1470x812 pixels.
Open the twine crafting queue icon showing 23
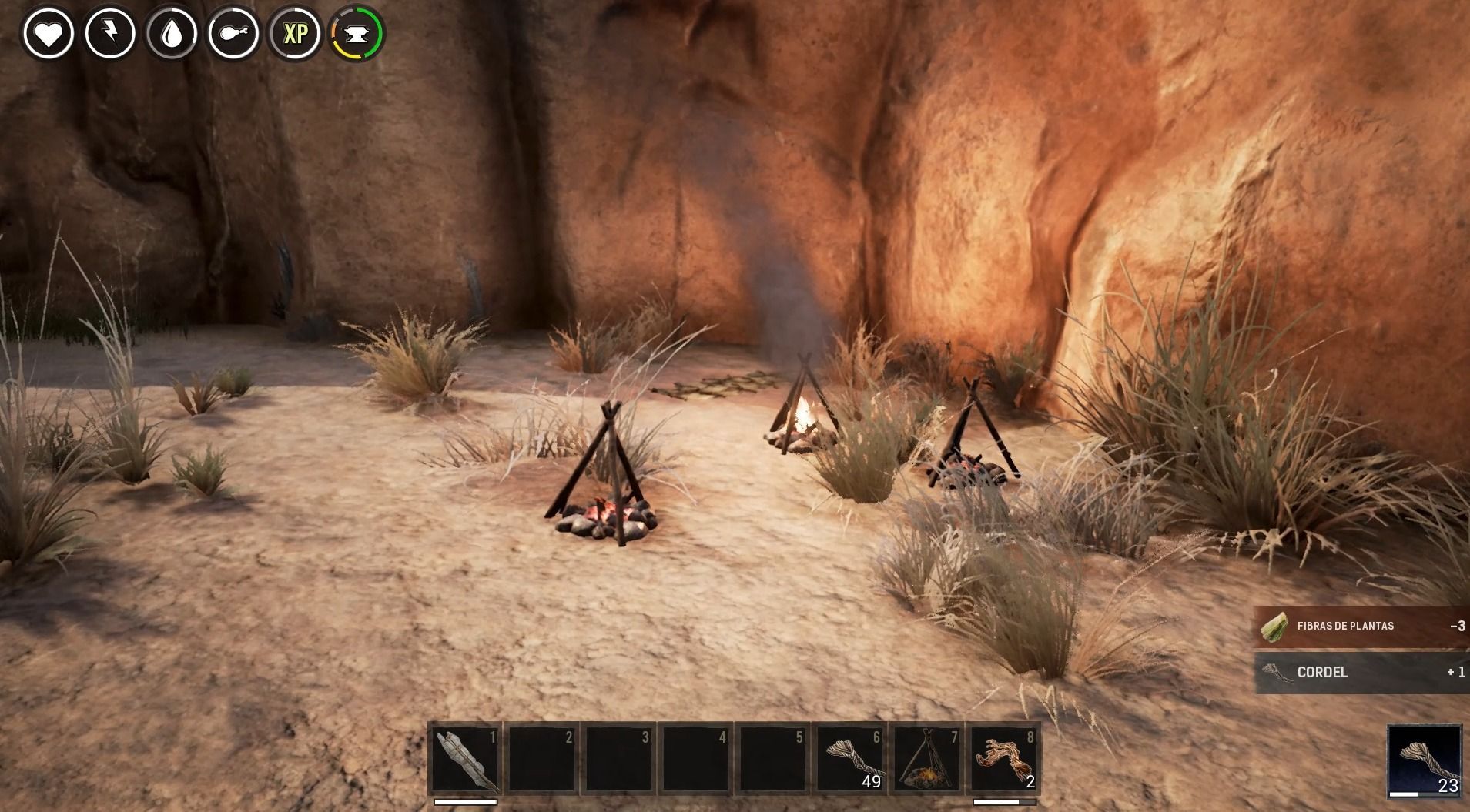(1425, 760)
